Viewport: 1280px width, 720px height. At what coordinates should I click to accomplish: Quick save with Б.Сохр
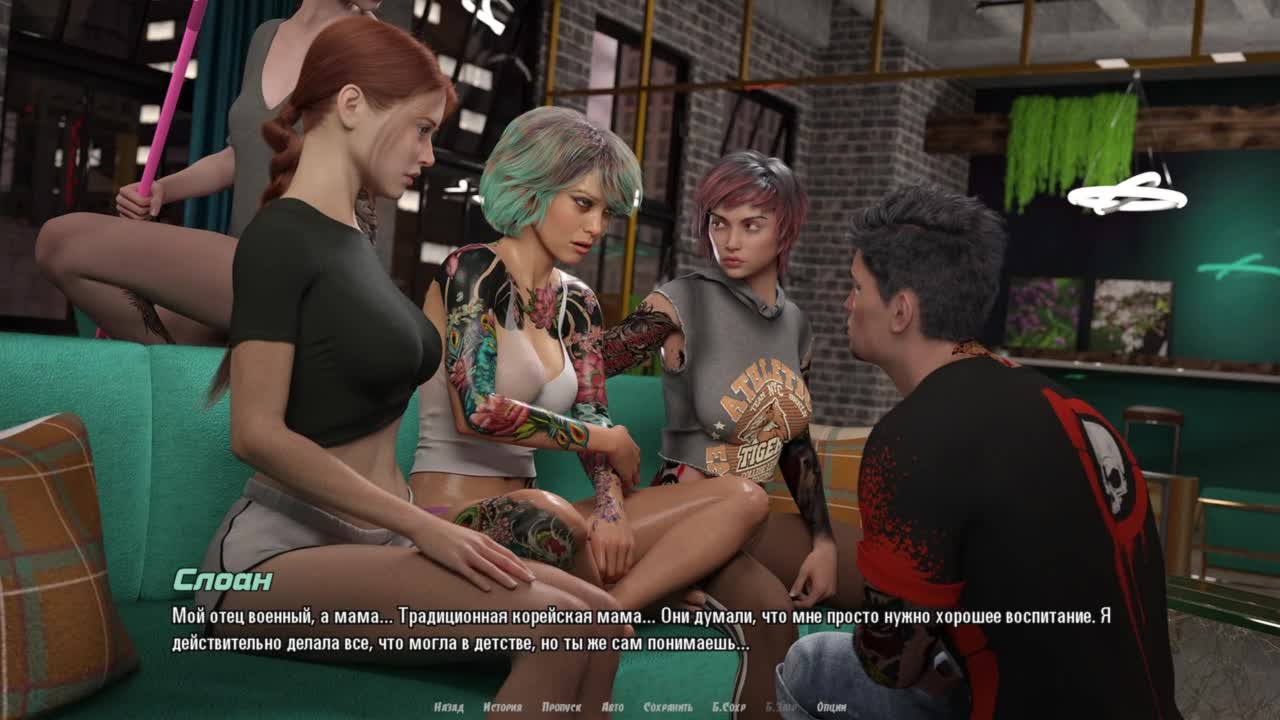pyautogui.click(x=729, y=707)
